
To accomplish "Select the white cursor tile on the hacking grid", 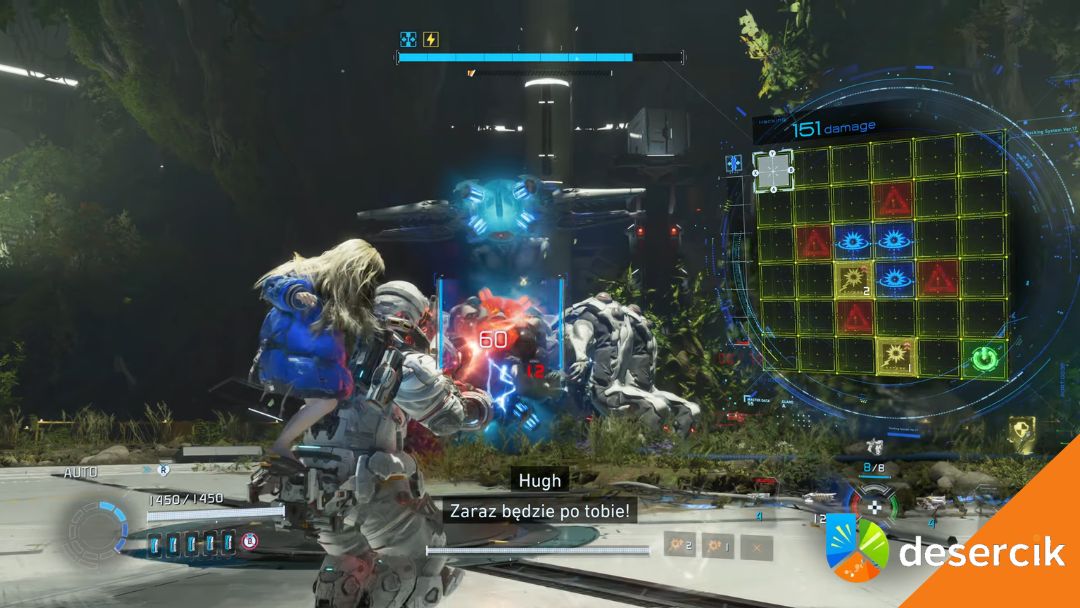I will tap(773, 171).
